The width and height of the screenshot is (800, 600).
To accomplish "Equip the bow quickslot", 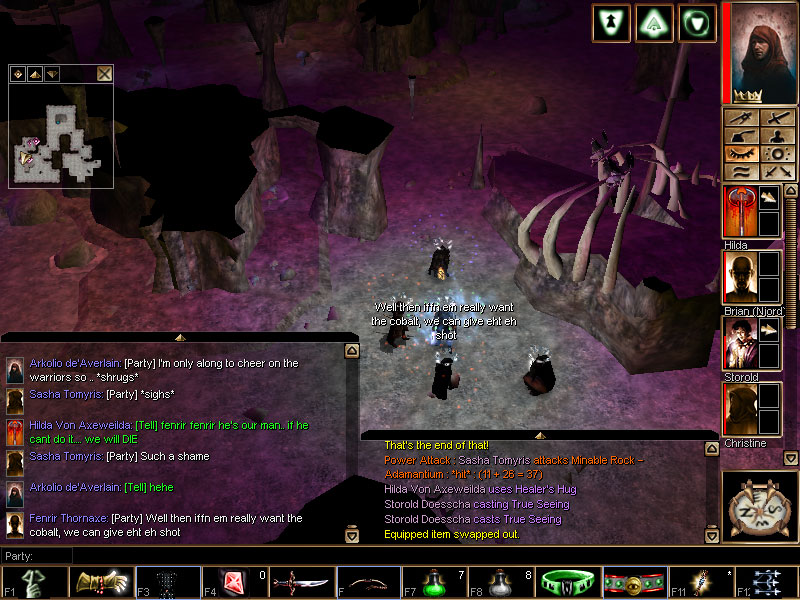I will [368, 581].
